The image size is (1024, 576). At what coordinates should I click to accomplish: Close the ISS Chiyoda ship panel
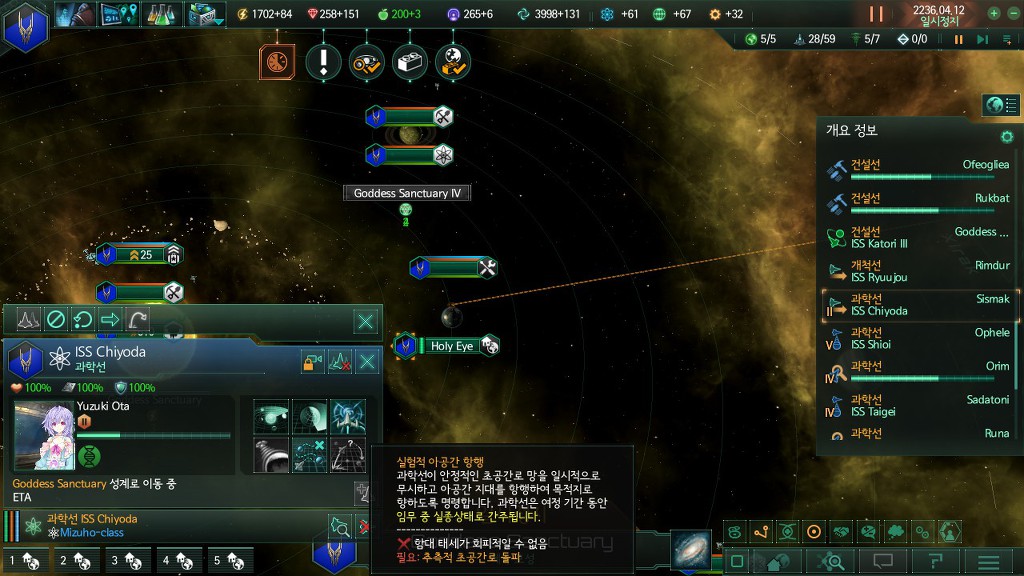(368, 361)
